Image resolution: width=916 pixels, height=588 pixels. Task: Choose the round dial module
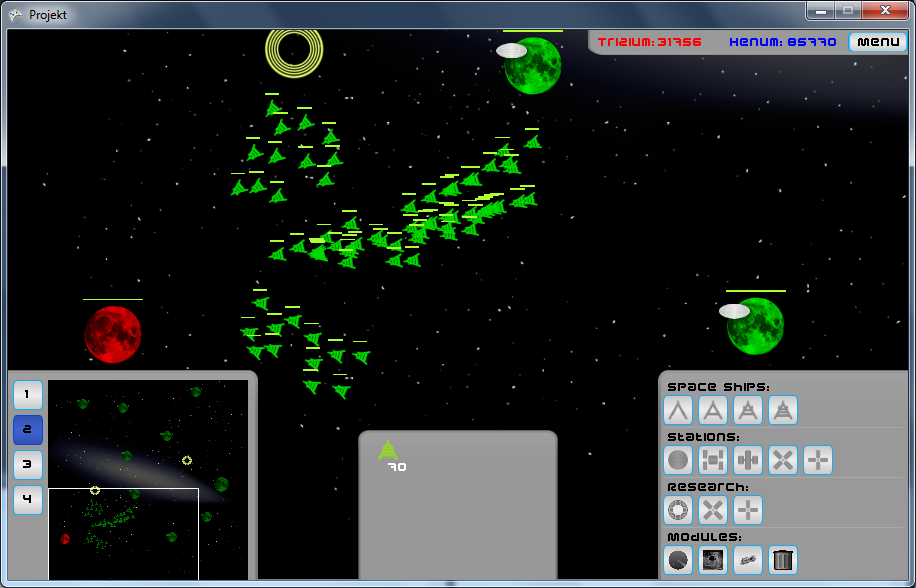tap(679, 560)
